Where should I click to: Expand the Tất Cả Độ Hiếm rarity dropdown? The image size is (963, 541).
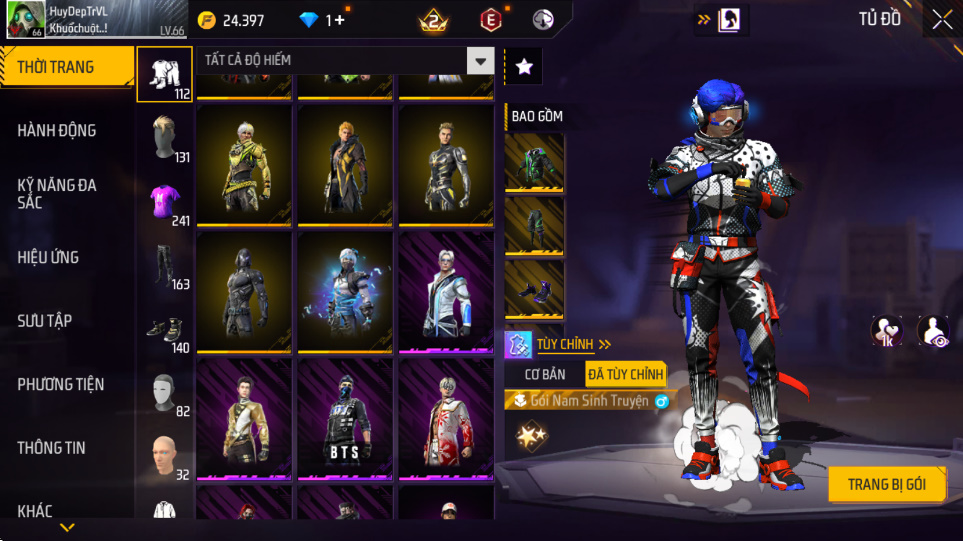pyautogui.click(x=481, y=61)
